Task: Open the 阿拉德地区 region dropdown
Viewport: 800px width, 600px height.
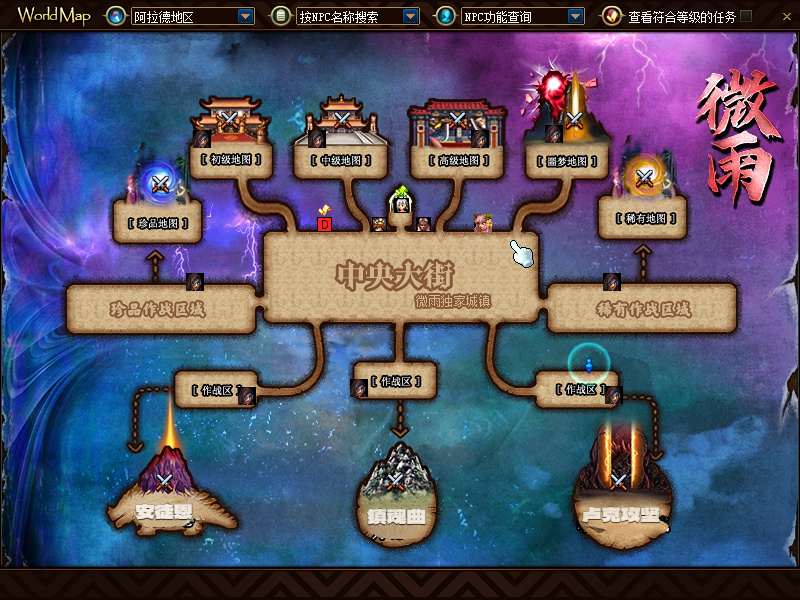Action: (x=246, y=17)
